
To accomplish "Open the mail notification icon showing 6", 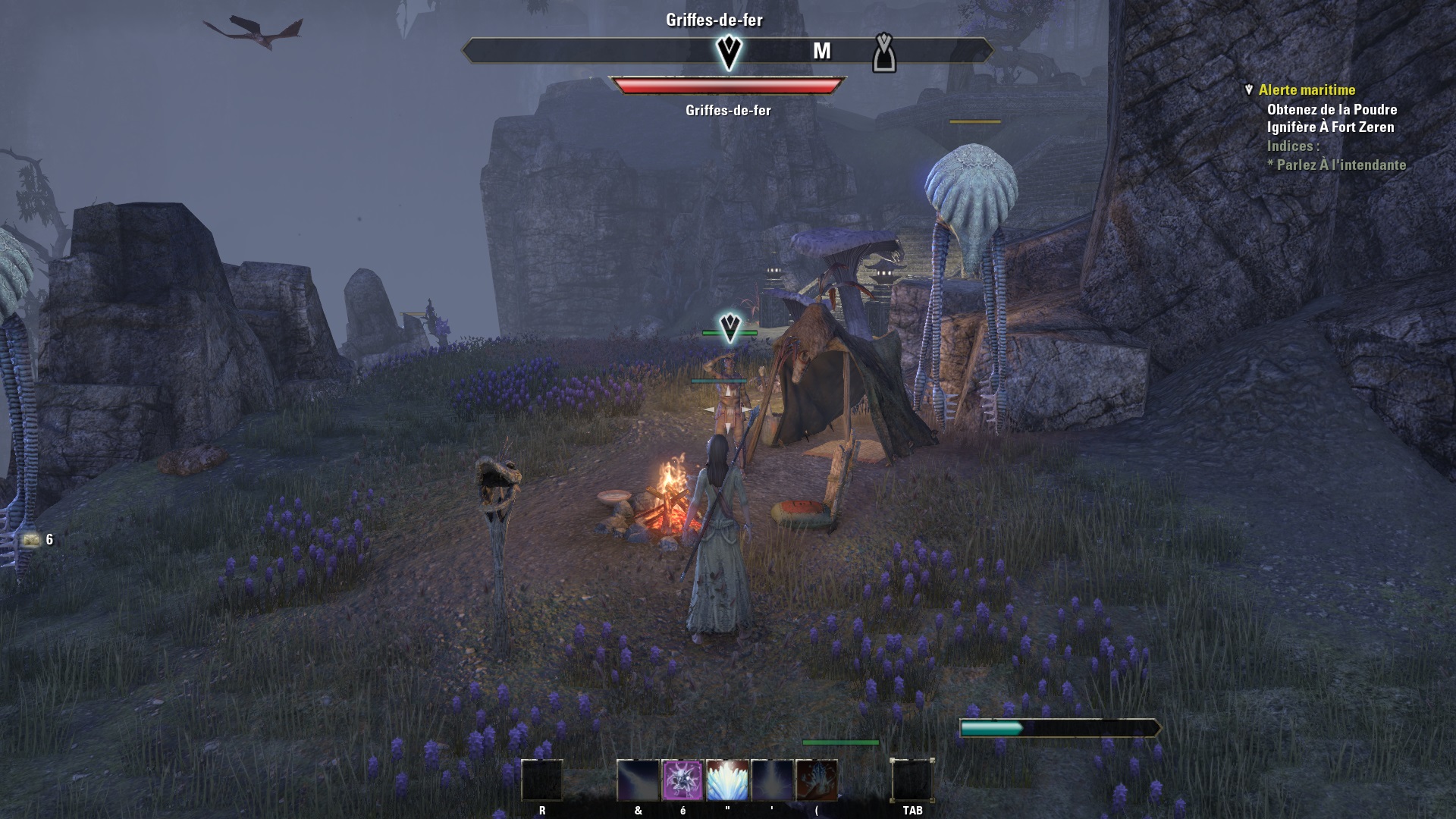I will pyautogui.click(x=31, y=540).
